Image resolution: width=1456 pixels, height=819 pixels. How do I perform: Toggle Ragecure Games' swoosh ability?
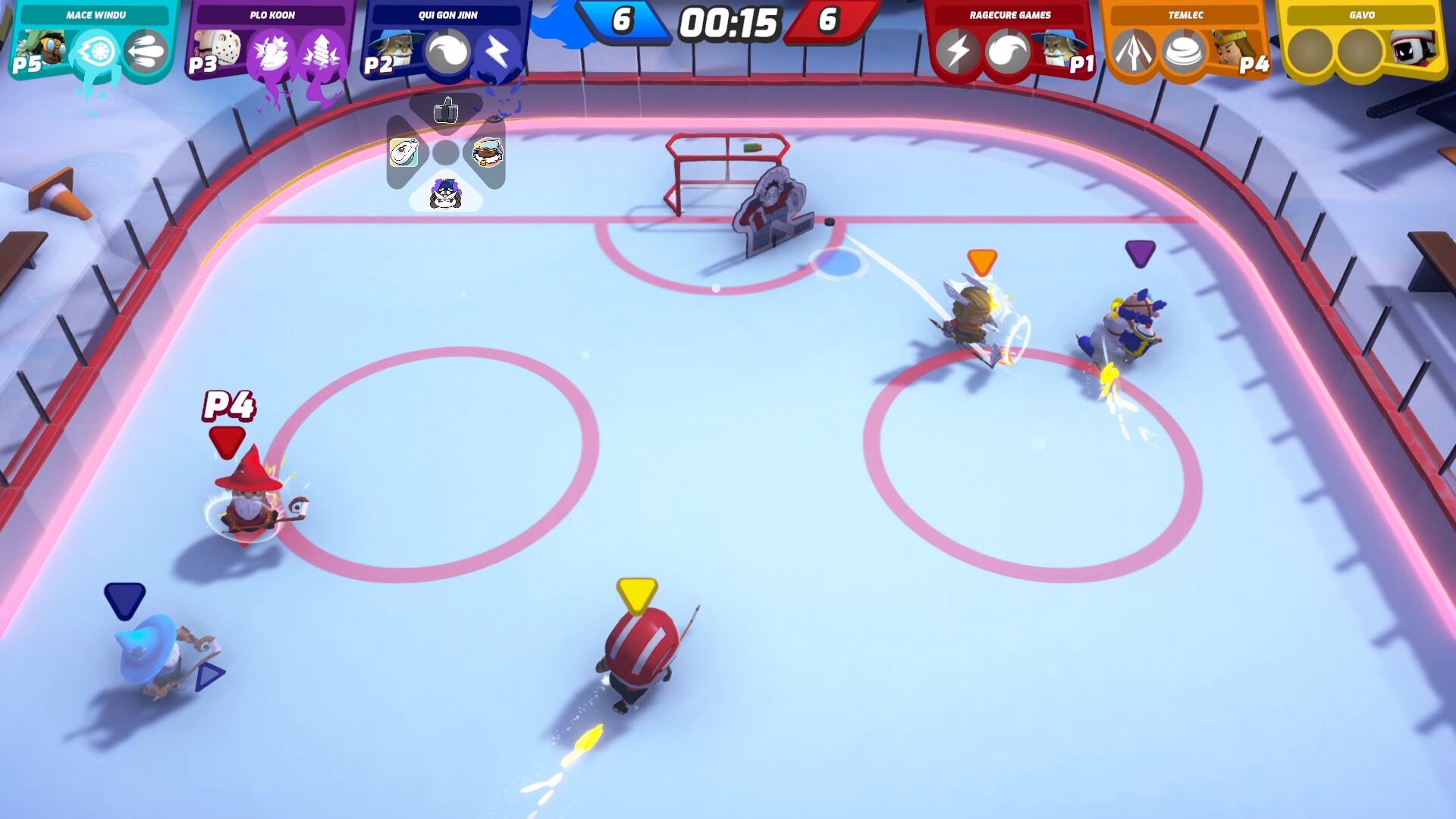pyautogui.click(x=1008, y=53)
